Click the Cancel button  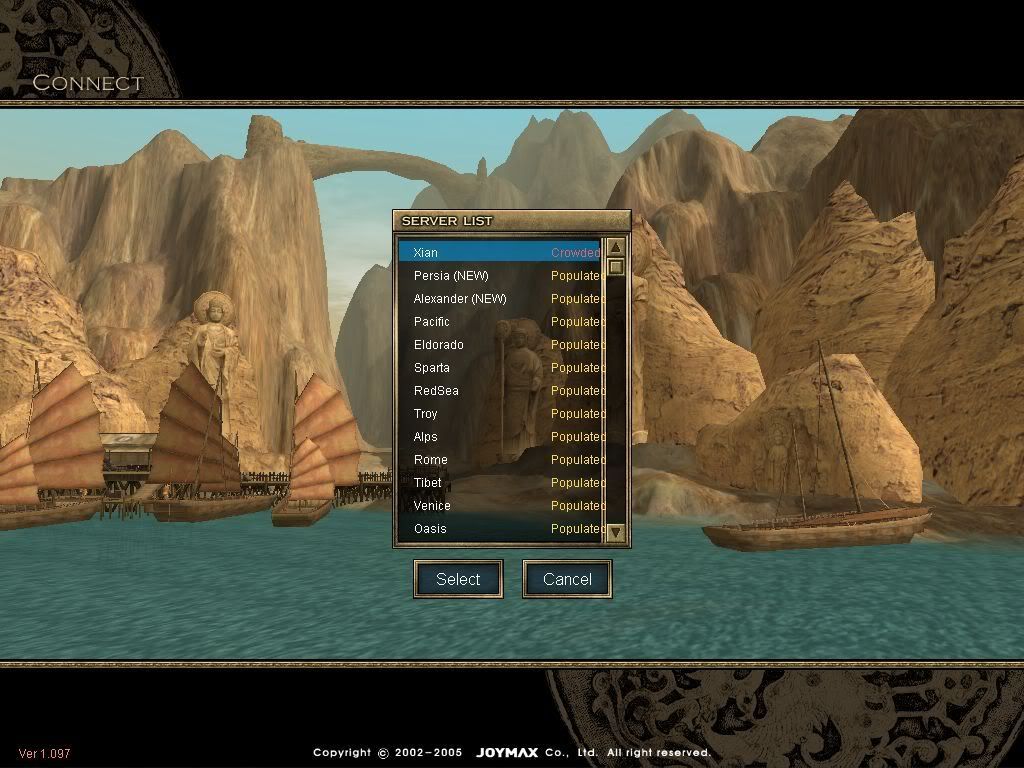click(x=567, y=579)
